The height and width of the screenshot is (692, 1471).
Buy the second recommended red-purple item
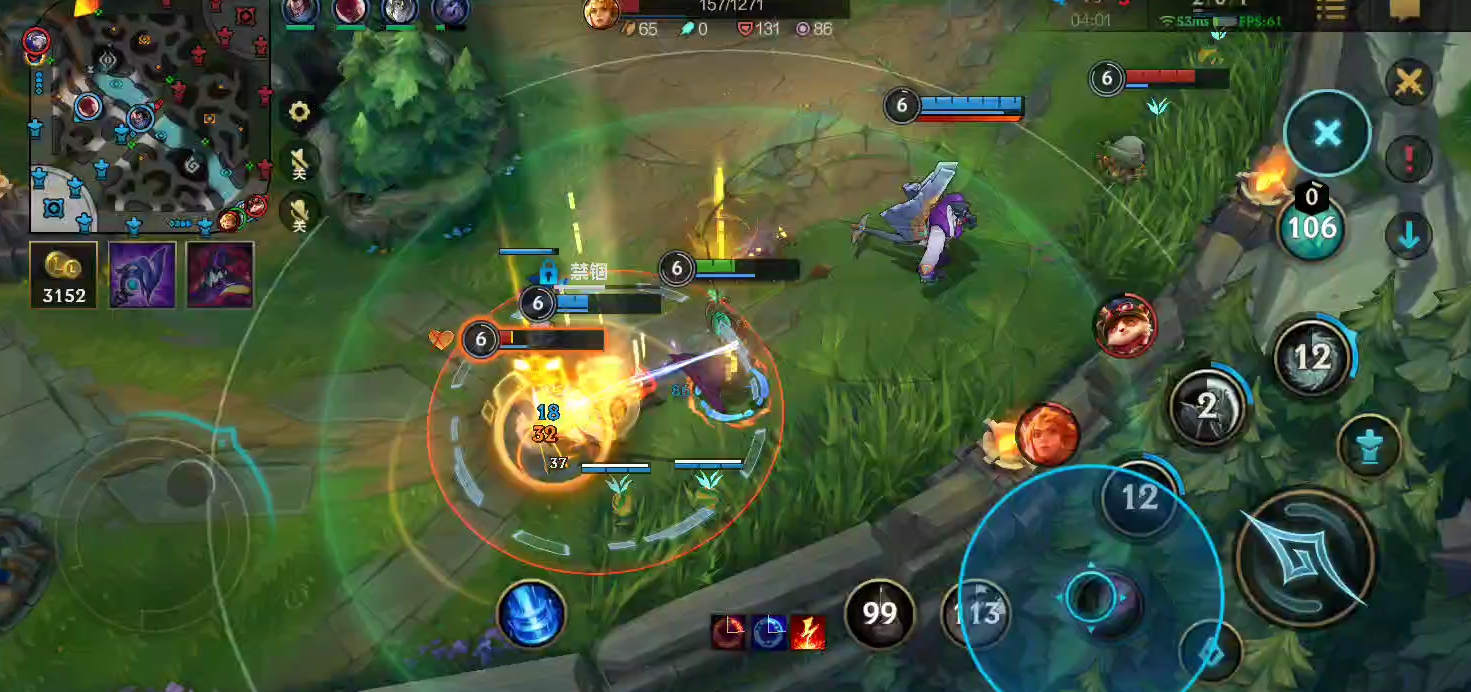click(220, 275)
